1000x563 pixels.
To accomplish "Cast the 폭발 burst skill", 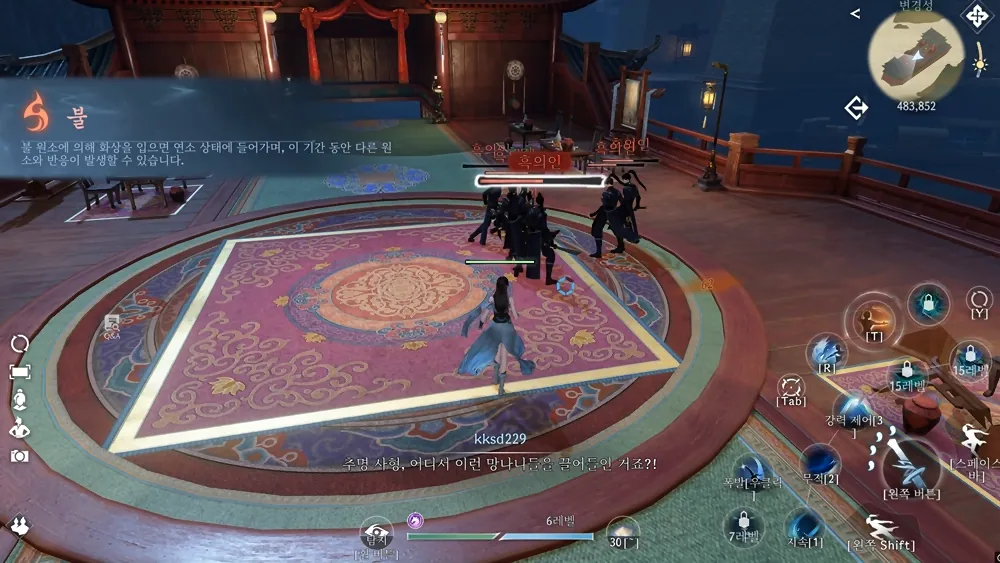I will [x=752, y=471].
